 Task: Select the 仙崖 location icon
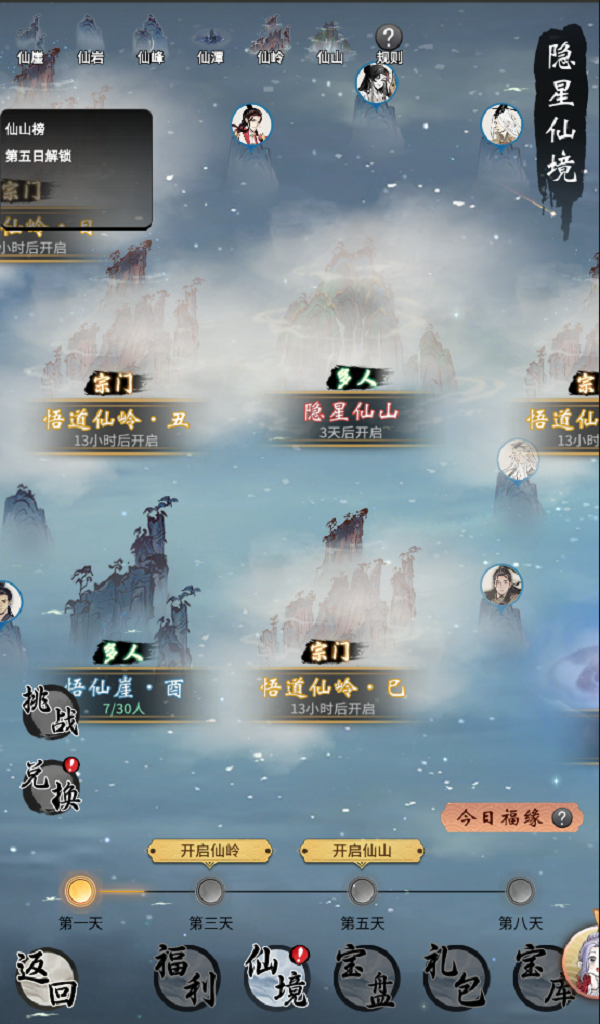(31, 43)
